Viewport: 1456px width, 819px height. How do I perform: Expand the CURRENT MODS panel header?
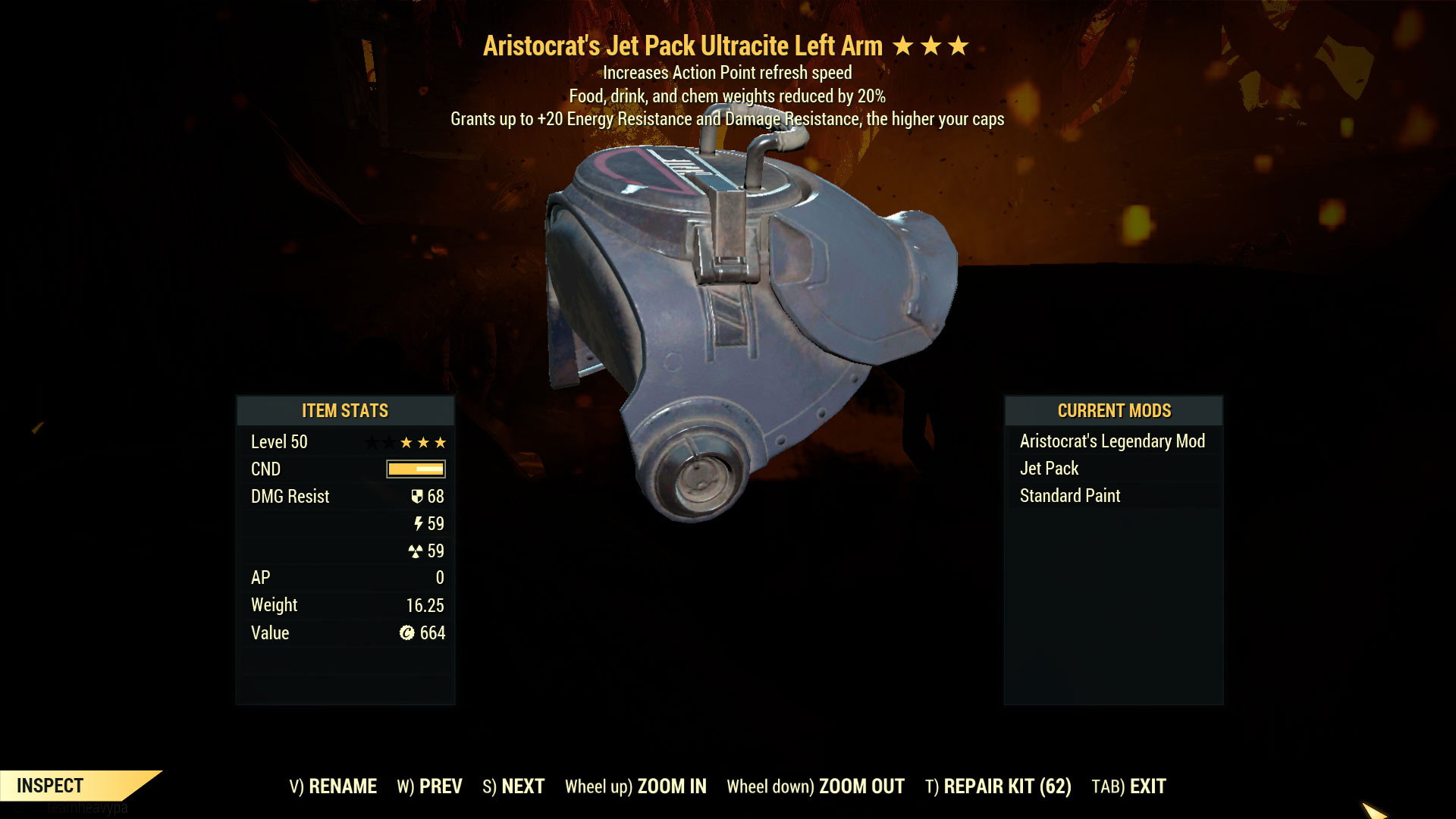click(x=1113, y=410)
